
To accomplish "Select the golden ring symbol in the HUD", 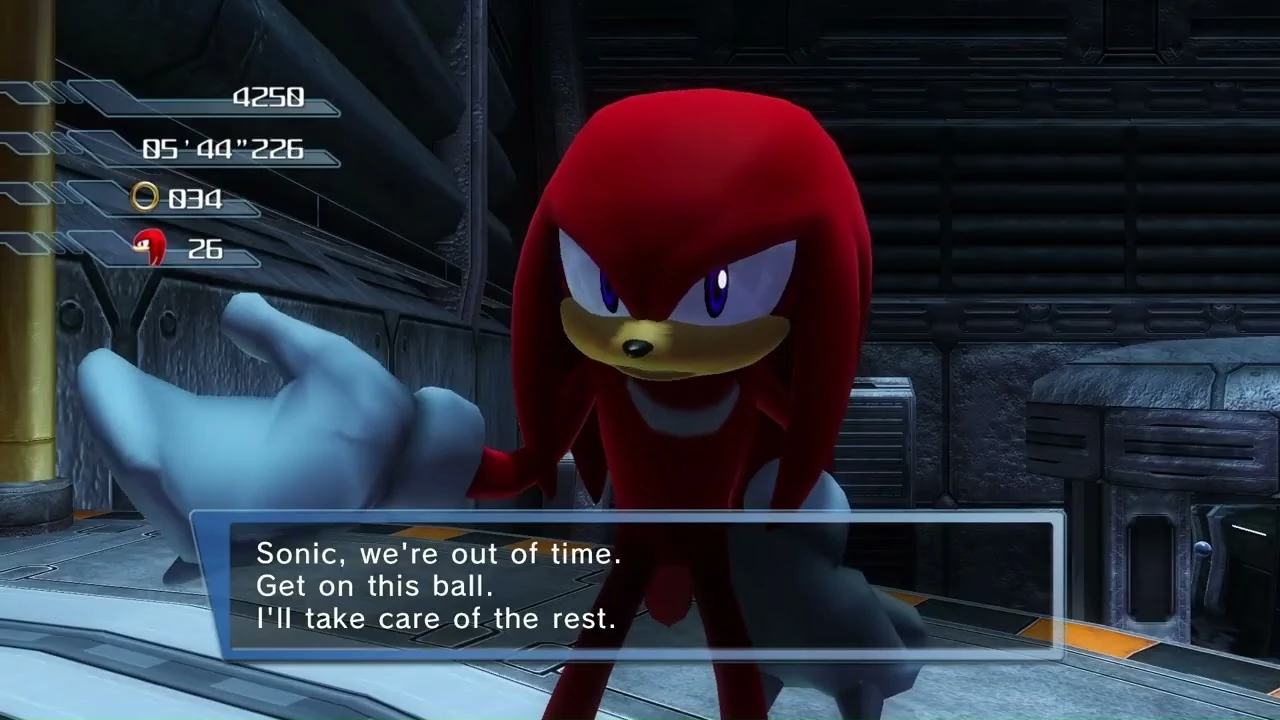I will pyautogui.click(x=144, y=198).
